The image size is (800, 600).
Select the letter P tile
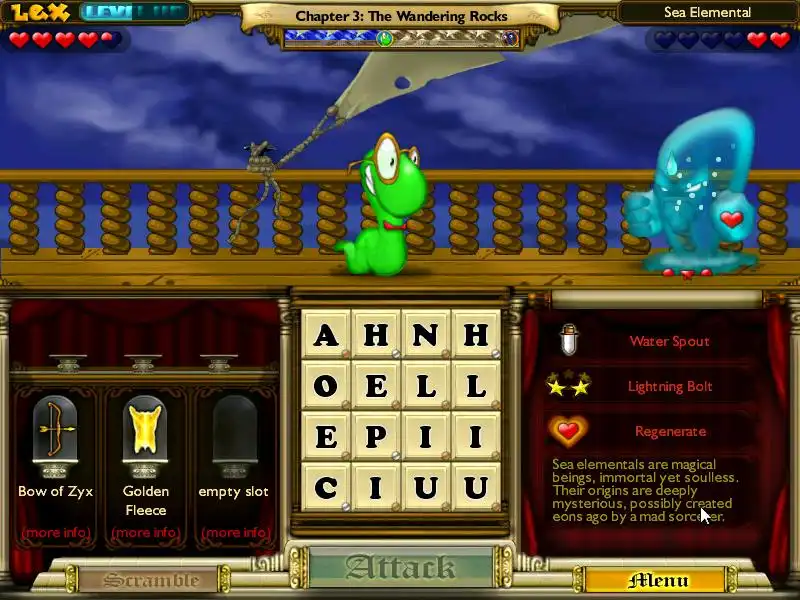[376, 437]
